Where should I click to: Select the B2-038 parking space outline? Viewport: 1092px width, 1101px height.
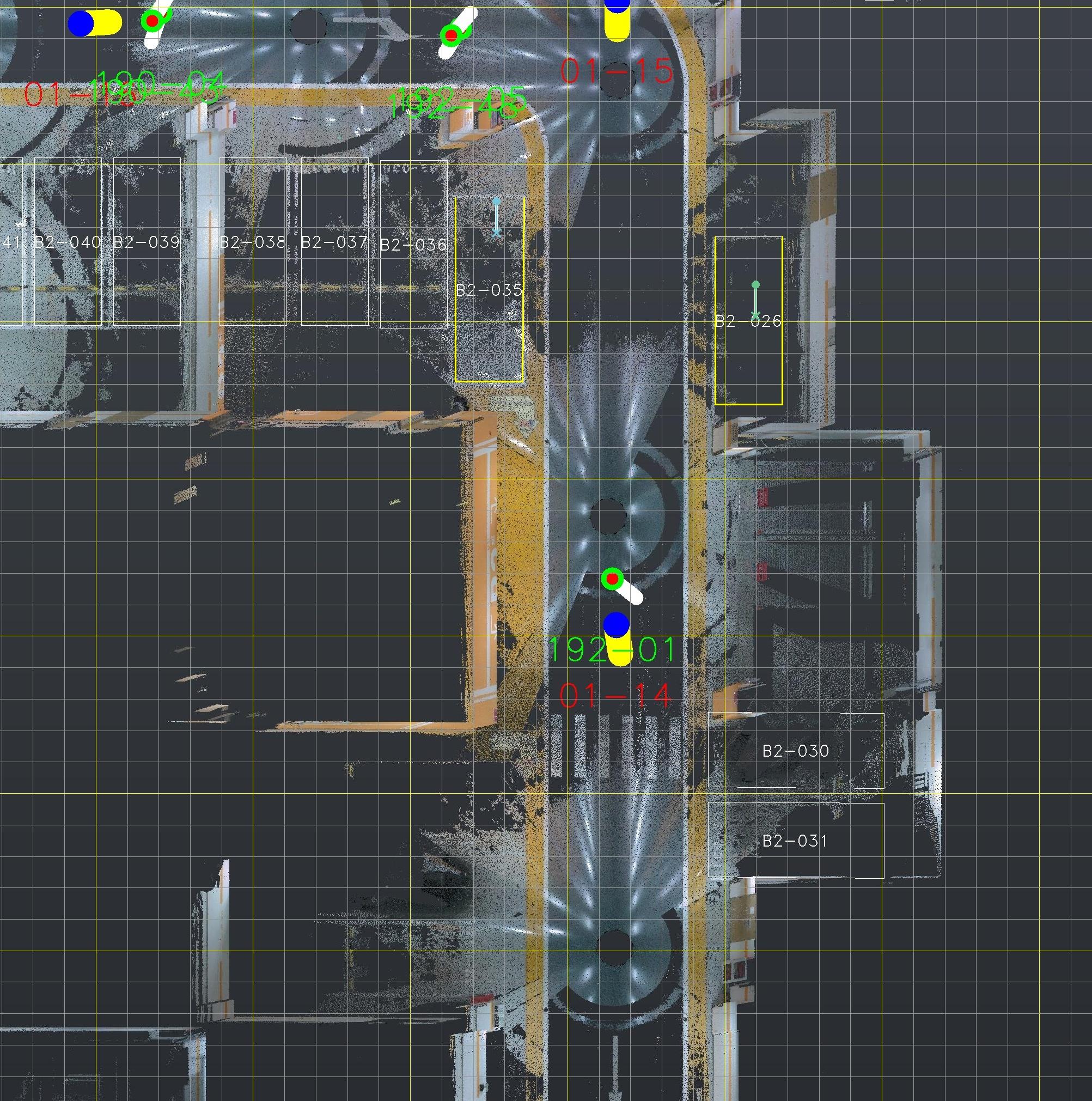pyautogui.click(x=253, y=285)
